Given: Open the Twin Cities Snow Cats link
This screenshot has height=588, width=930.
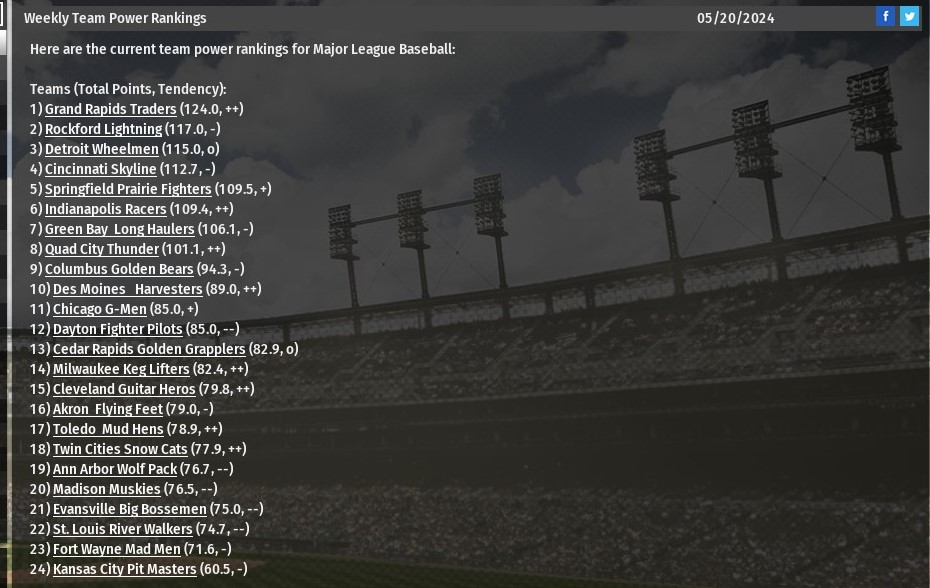Looking at the screenshot, I should 120,449.
